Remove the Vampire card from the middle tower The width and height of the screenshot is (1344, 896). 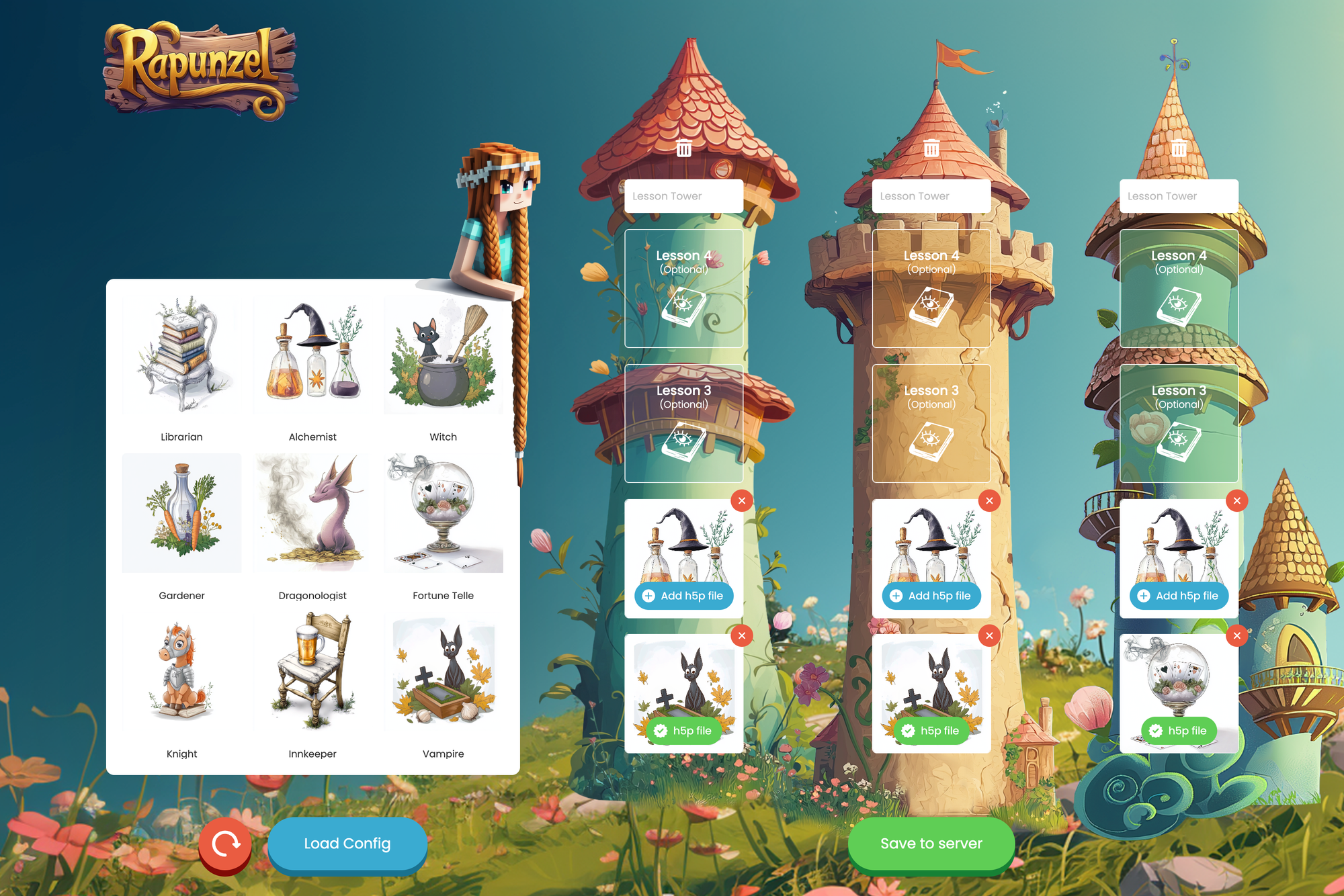(x=989, y=635)
